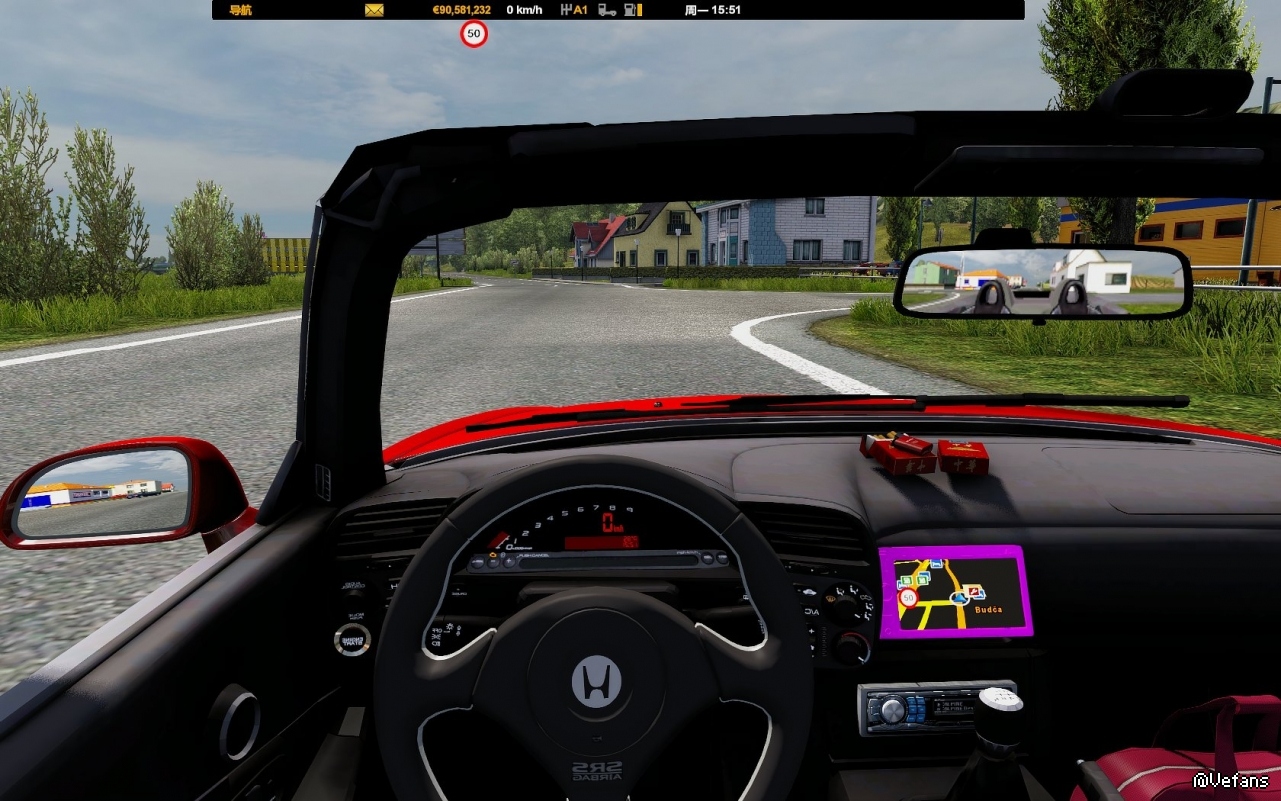Image resolution: width=1281 pixels, height=801 pixels.
Task: Click the gear shifter A1 indicator
Action: [x=574, y=10]
